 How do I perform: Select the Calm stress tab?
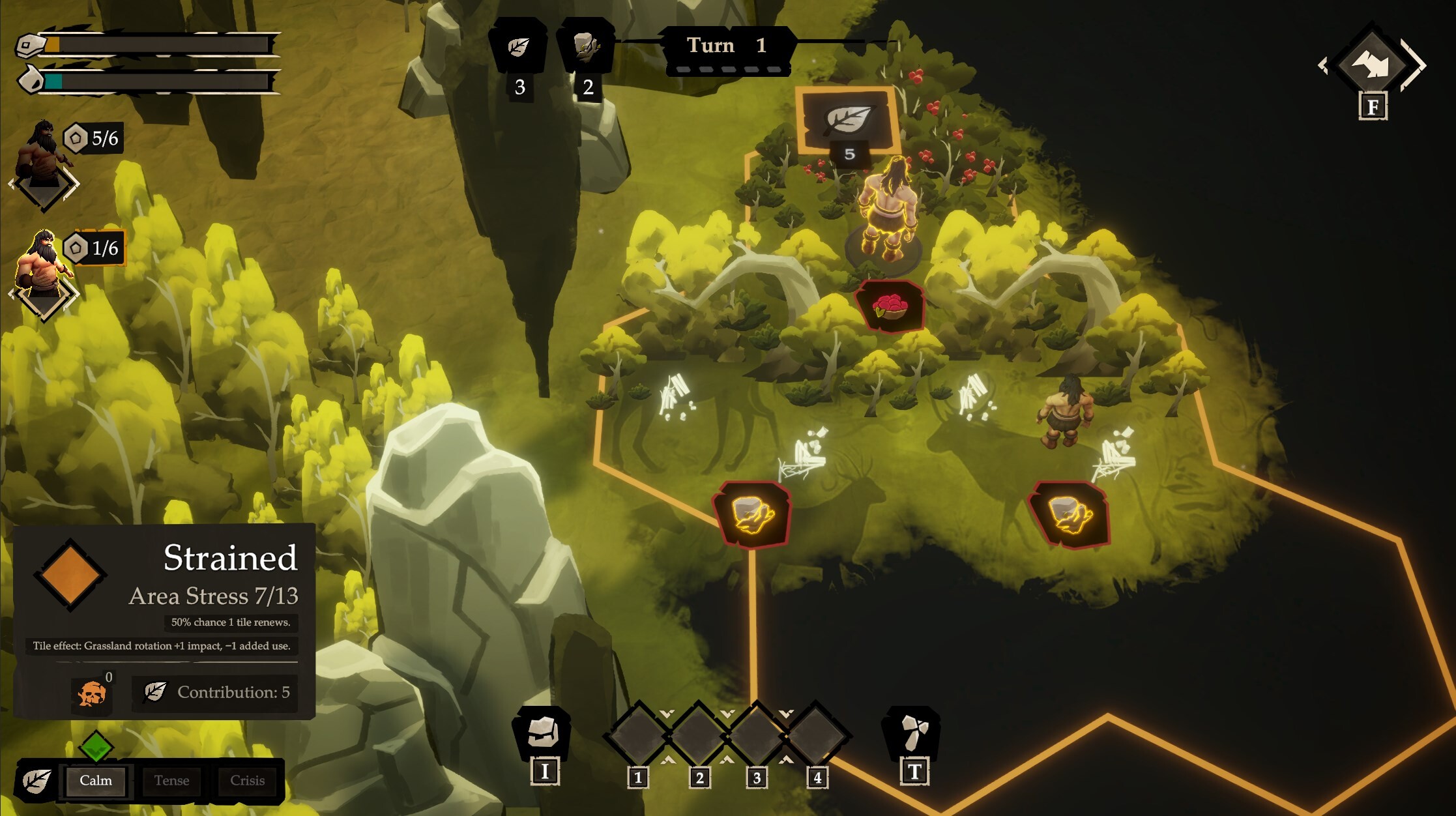pos(96,781)
